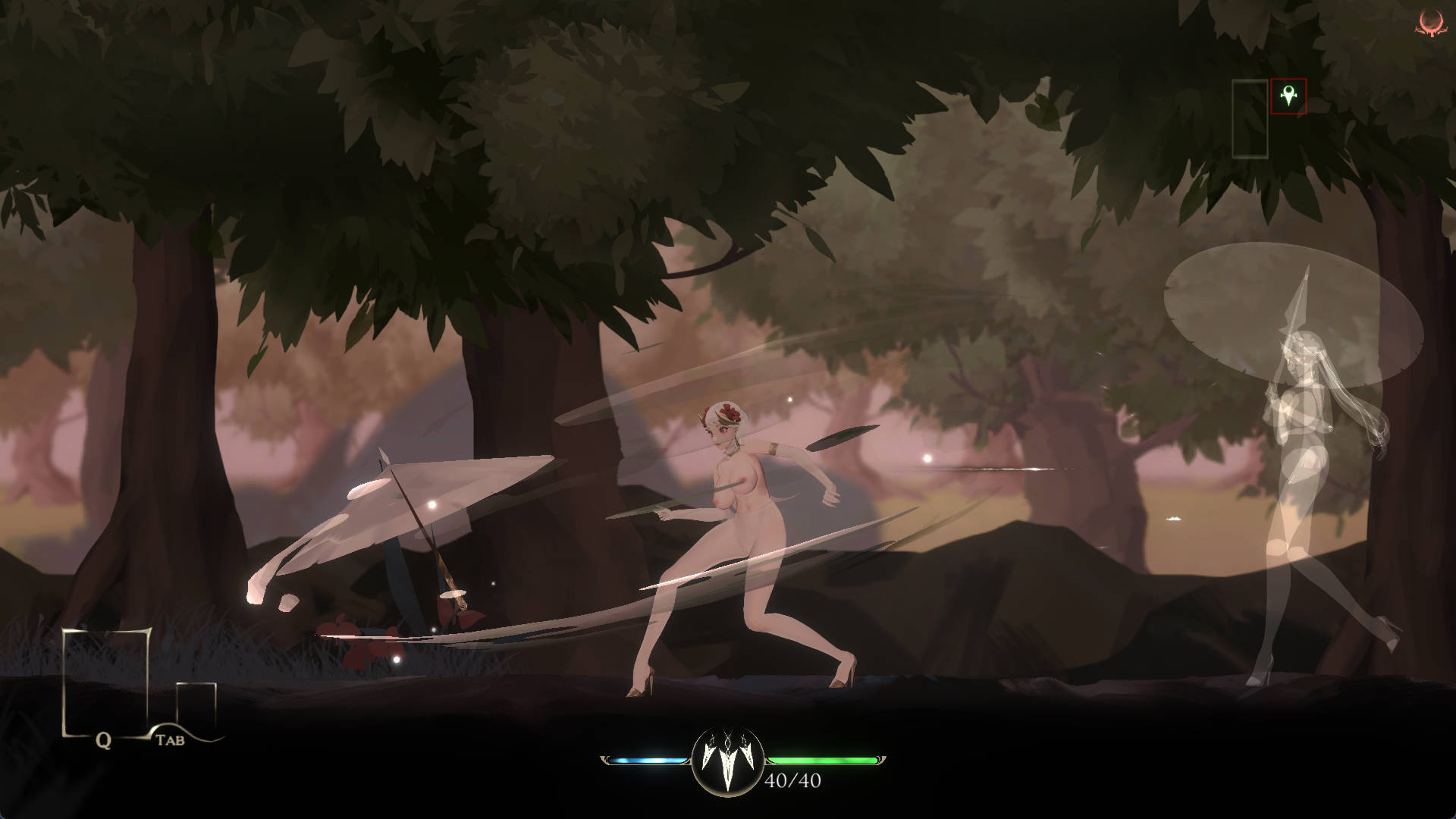
Task: Click the small slot labeled Tab
Action: click(196, 707)
